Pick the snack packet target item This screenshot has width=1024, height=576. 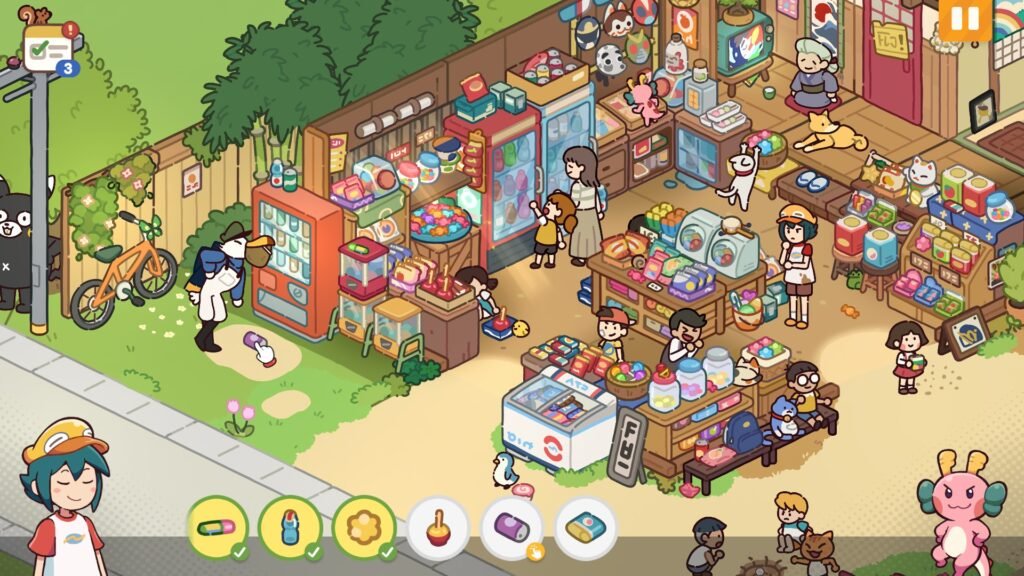tap(585, 526)
